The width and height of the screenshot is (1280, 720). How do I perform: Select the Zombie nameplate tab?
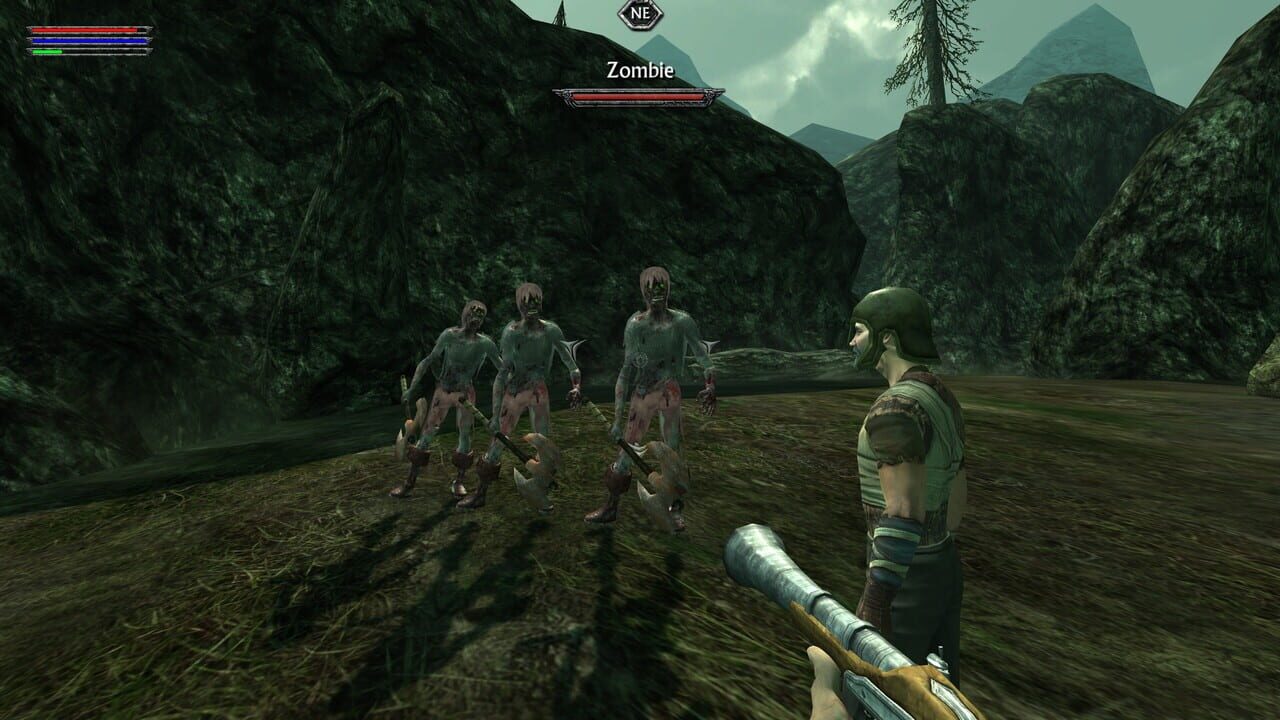(639, 67)
